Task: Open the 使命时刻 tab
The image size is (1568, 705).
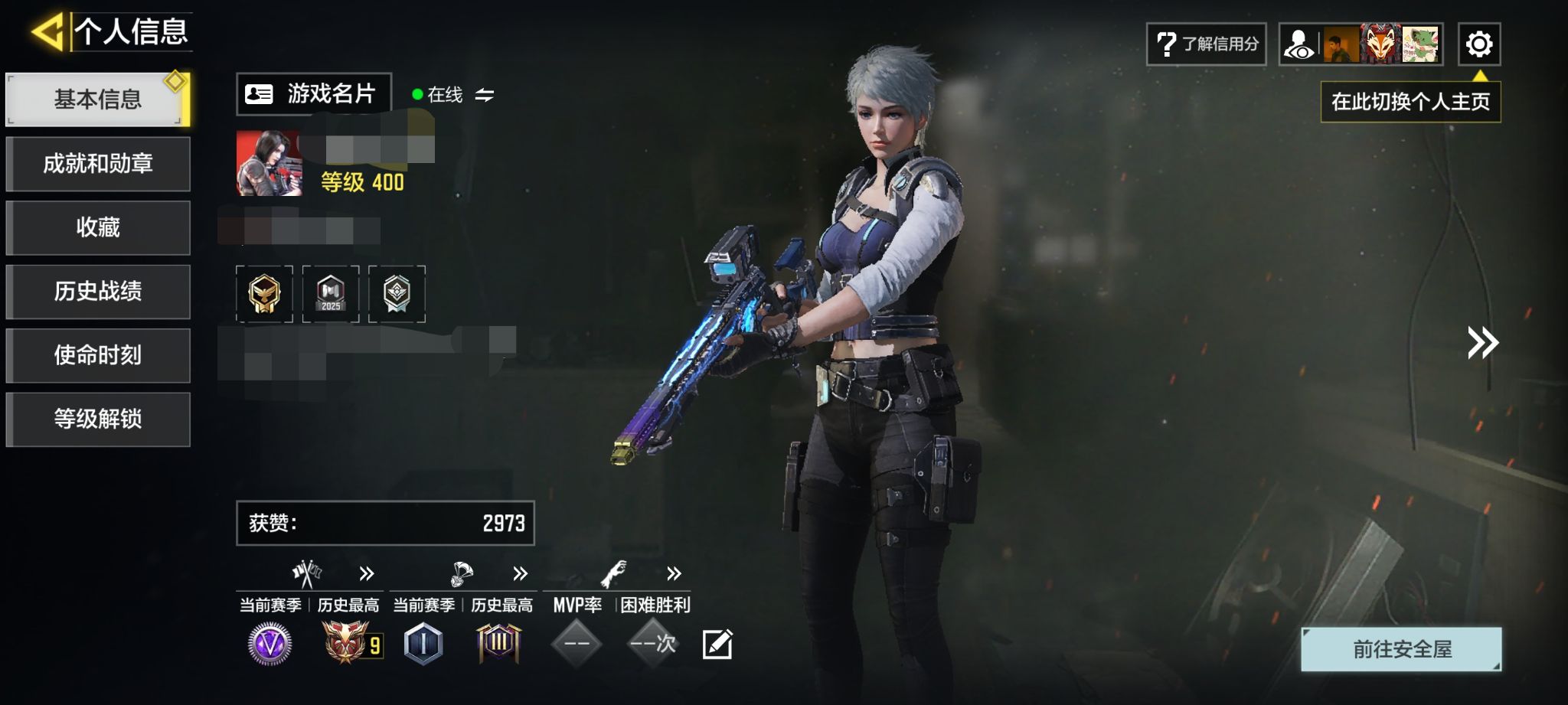Action: point(97,355)
